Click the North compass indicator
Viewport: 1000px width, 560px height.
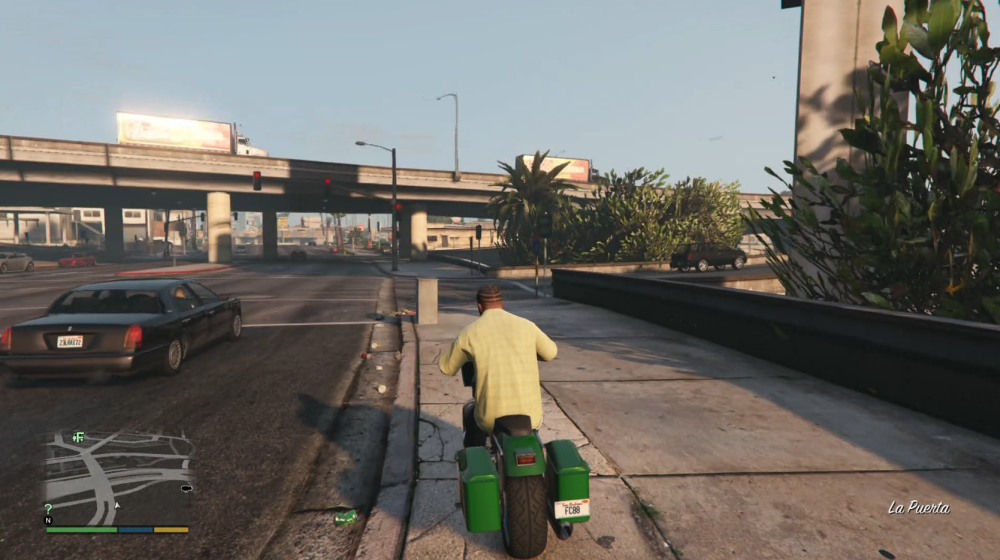tap(48, 520)
